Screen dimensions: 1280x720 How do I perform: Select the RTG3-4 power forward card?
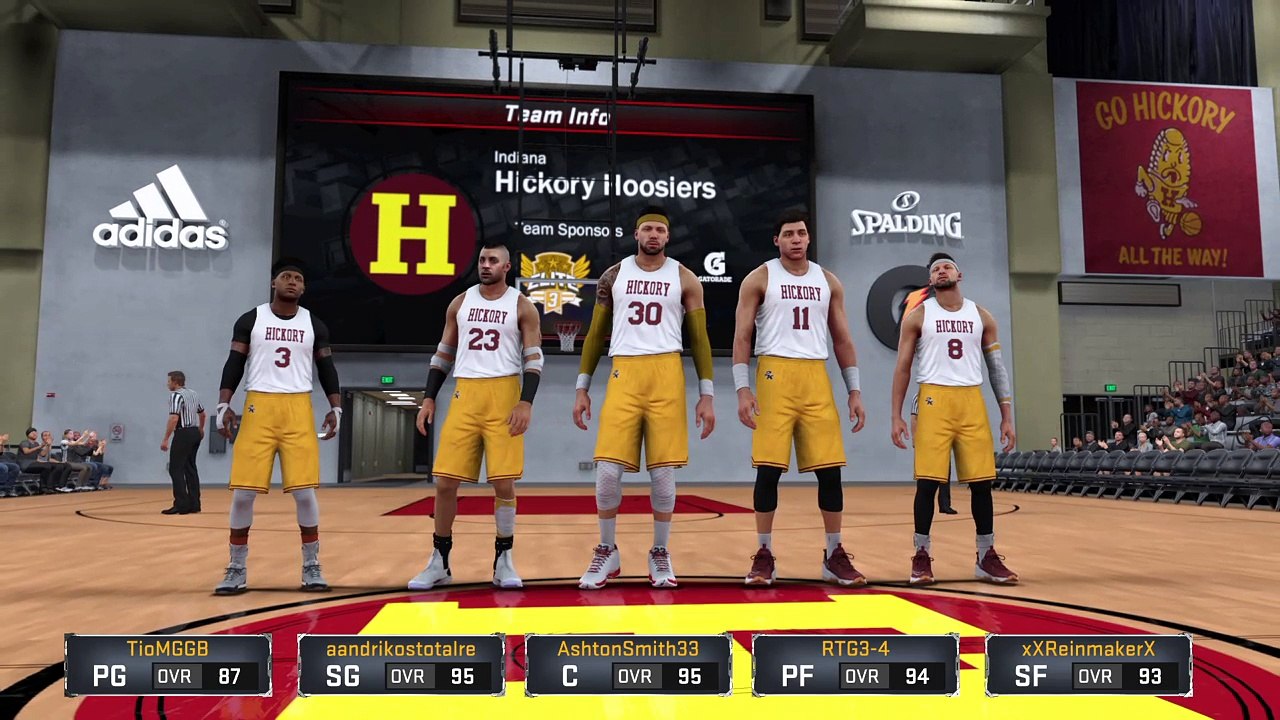click(x=855, y=664)
